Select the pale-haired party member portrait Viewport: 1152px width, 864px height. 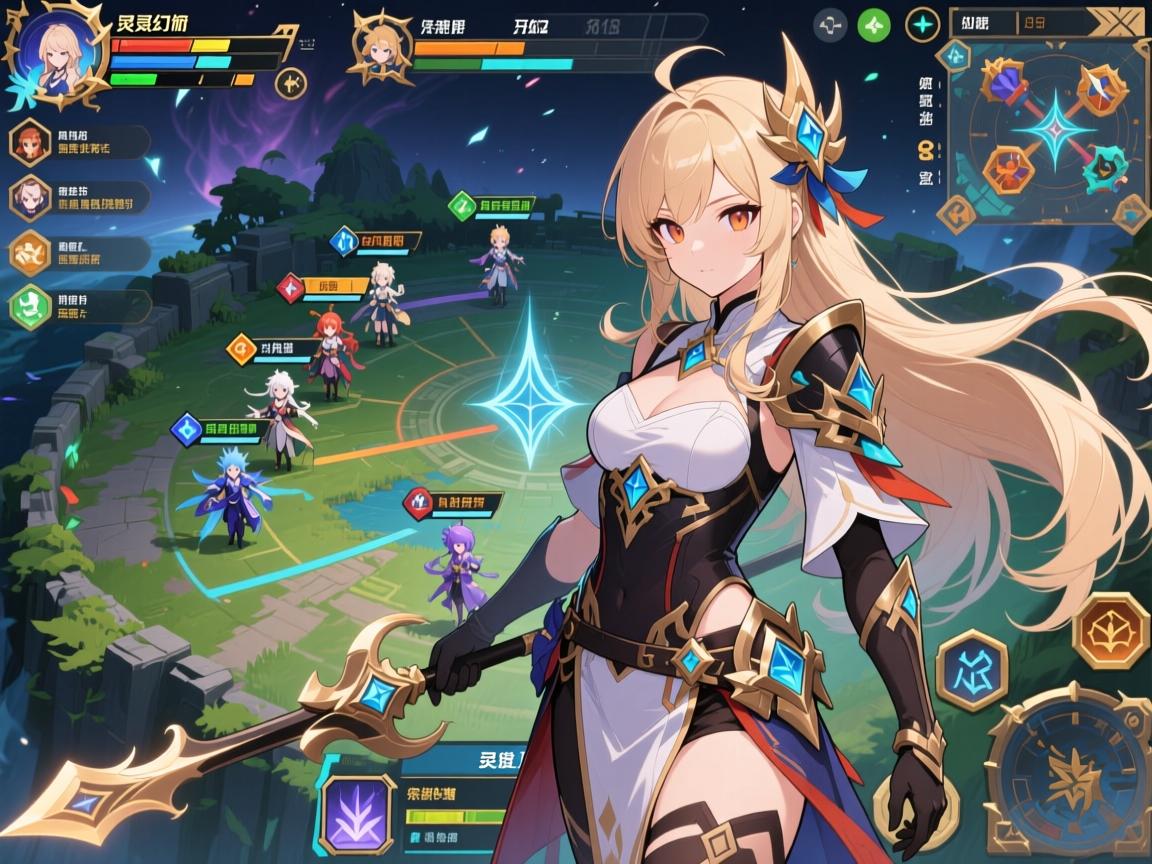[29, 197]
